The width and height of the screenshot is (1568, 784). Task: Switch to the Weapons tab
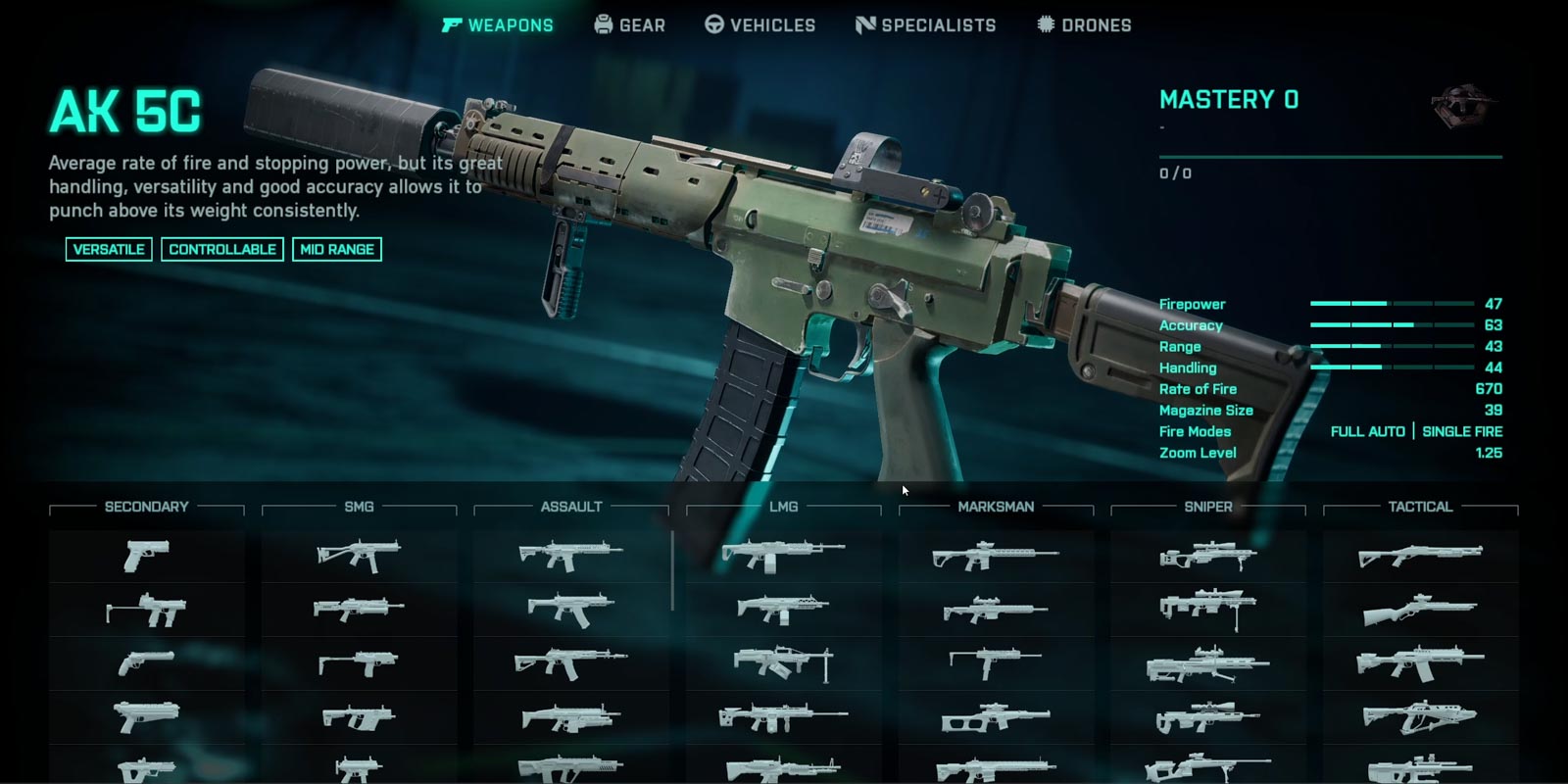498,25
